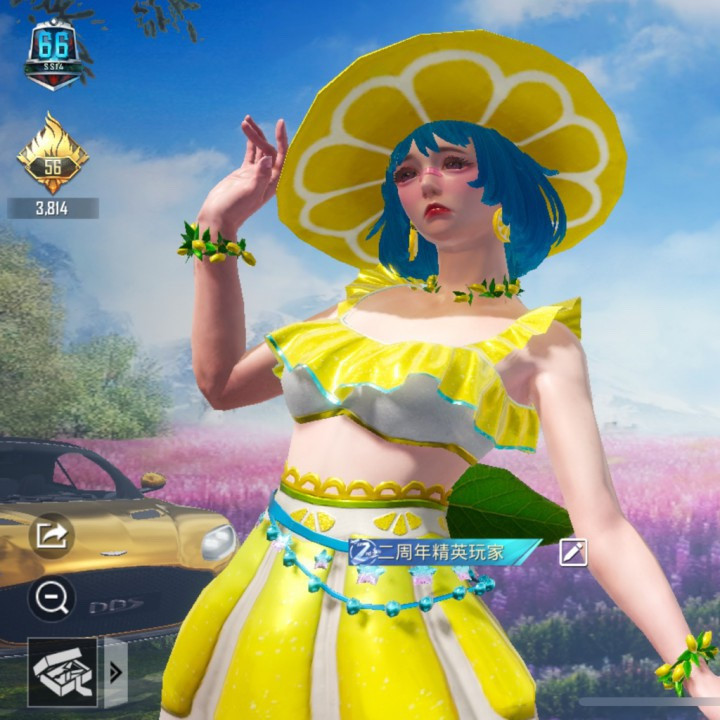Zoom out with the magnifier button
This screenshot has height=720, width=720.
pyautogui.click(x=51, y=597)
